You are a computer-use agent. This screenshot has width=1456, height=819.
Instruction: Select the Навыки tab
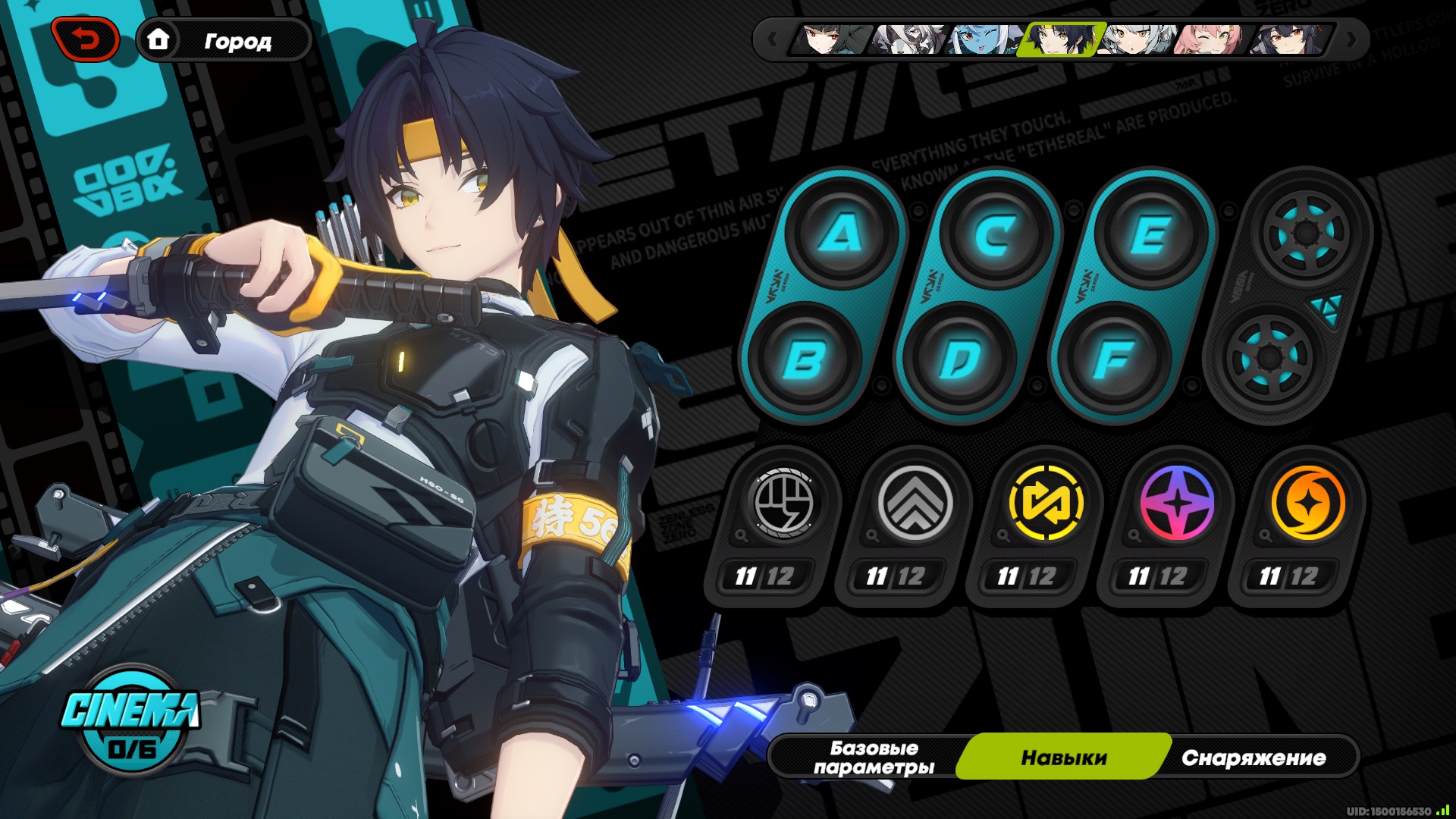click(x=1063, y=758)
